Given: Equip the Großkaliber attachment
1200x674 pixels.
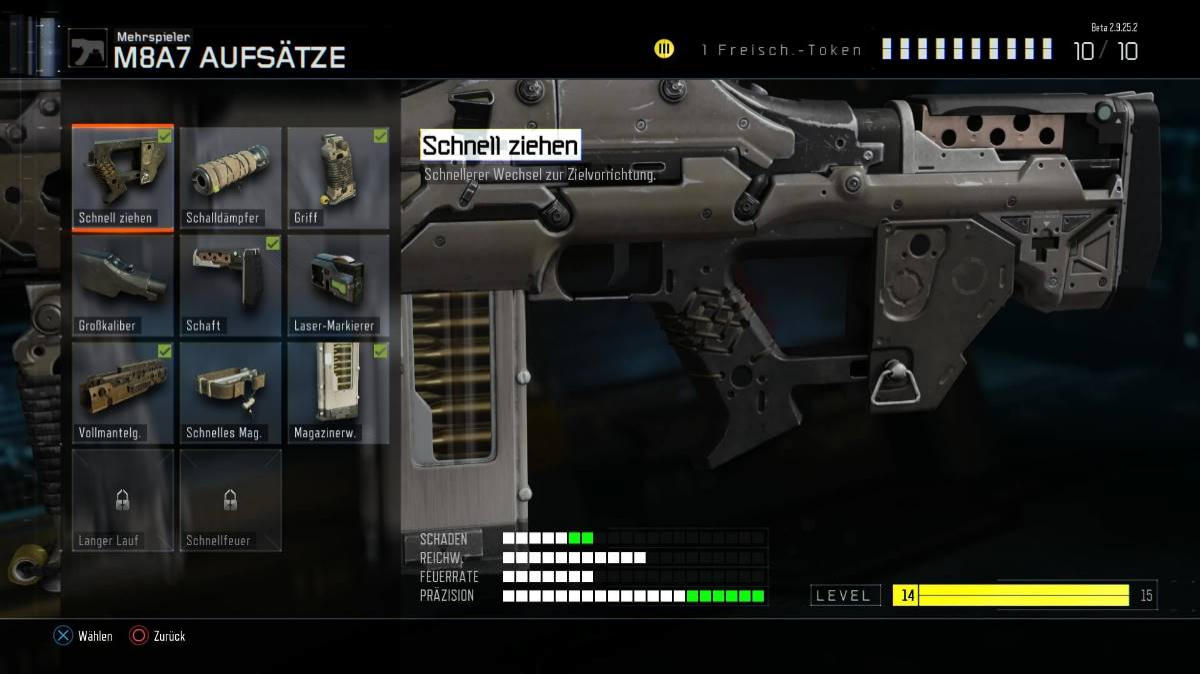Looking at the screenshot, I should (123, 286).
